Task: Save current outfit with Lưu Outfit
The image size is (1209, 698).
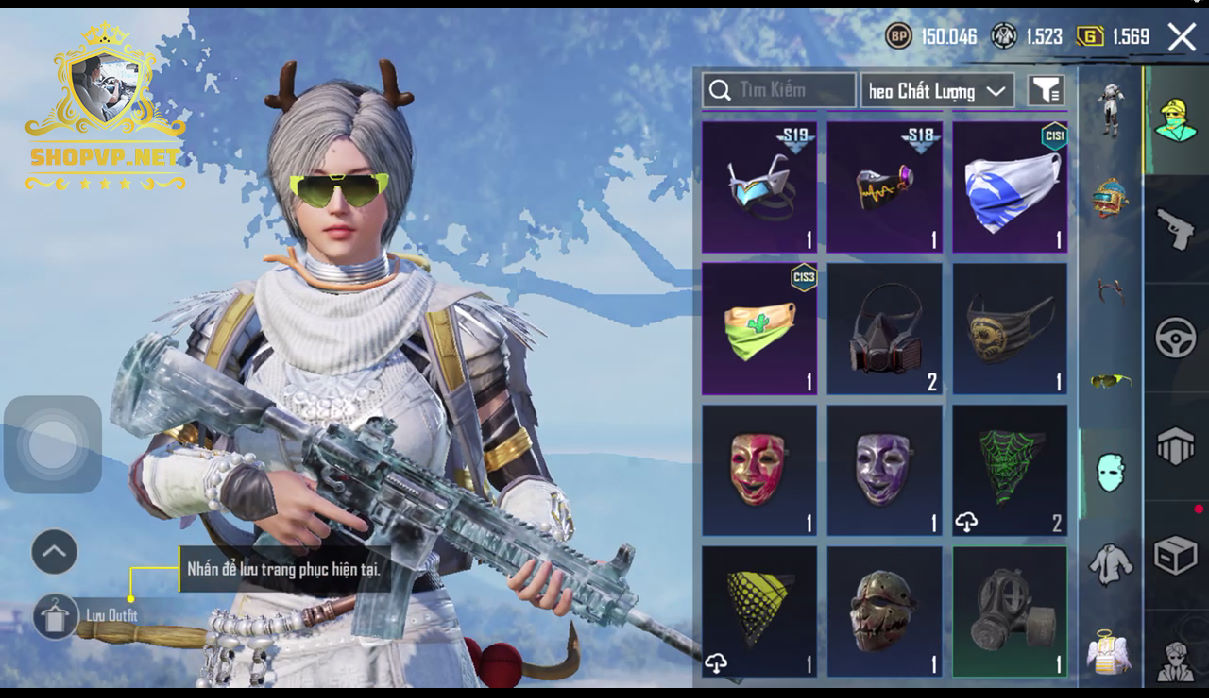Action: click(x=55, y=615)
